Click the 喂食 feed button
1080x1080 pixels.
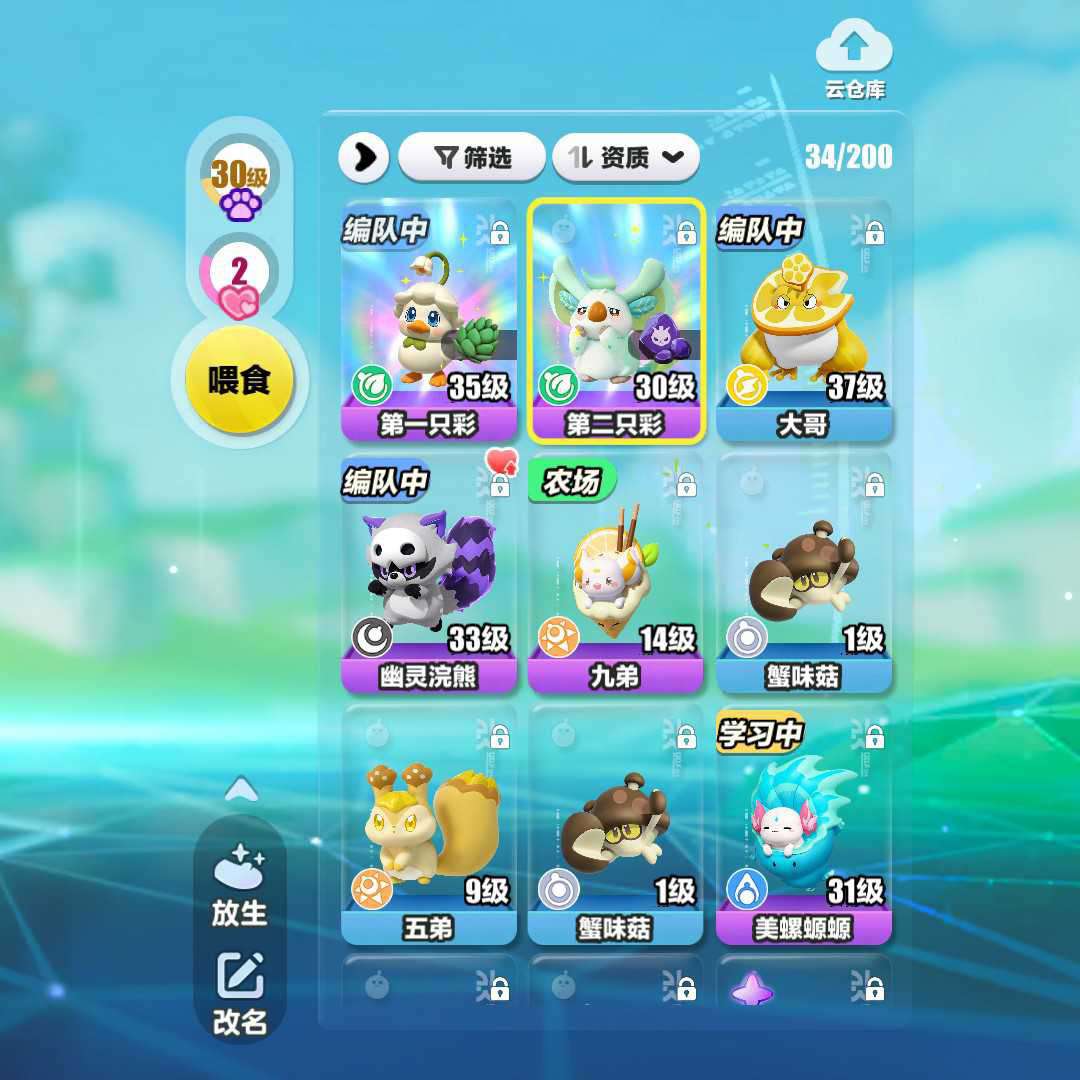240,380
